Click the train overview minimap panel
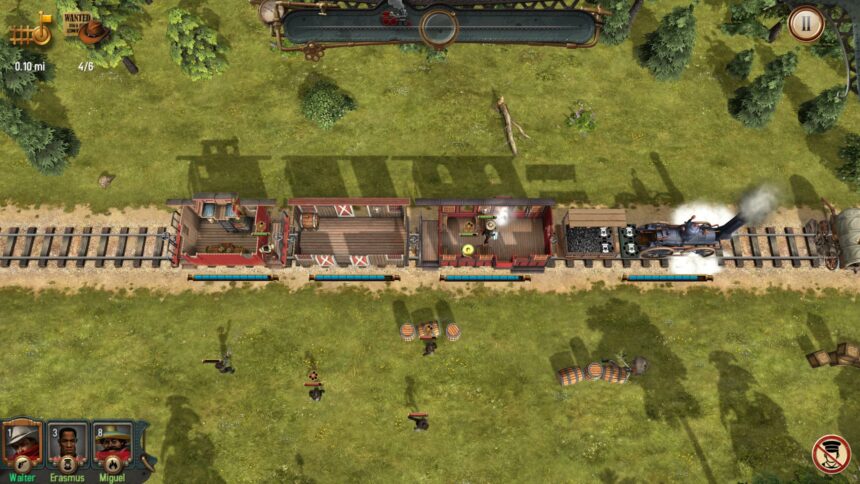The image size is (860, 484). [438, 26]
